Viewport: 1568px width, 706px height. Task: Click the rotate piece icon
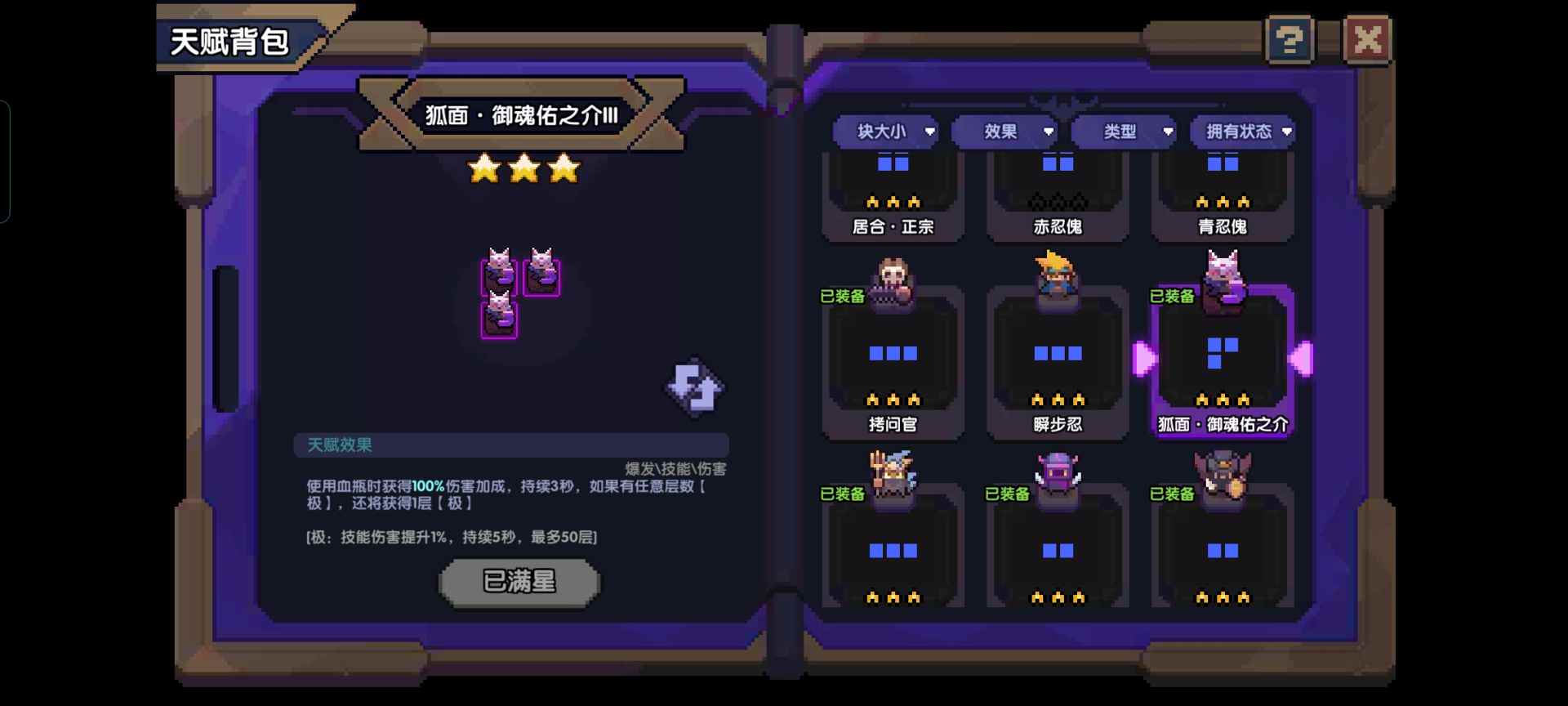693,387
